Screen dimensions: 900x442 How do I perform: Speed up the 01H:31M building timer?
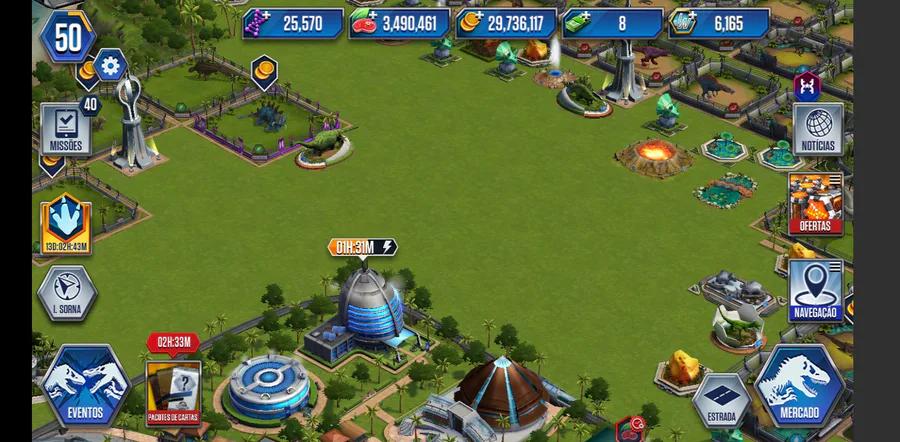(x=362, y=247)
